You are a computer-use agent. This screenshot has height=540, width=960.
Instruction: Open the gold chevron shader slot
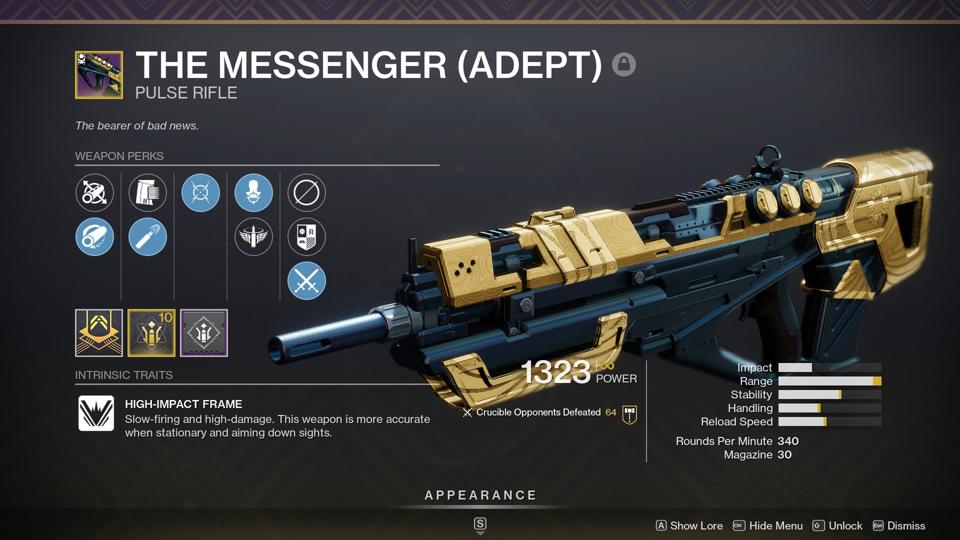99,333
